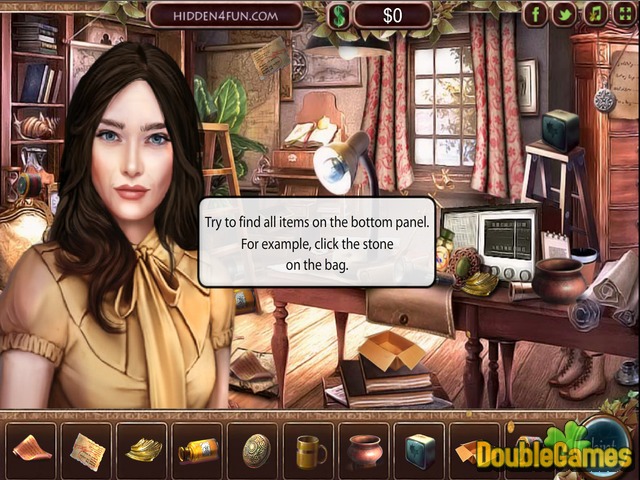
Task: Choose the yellow mug item slot
Action: coord(308,447)
